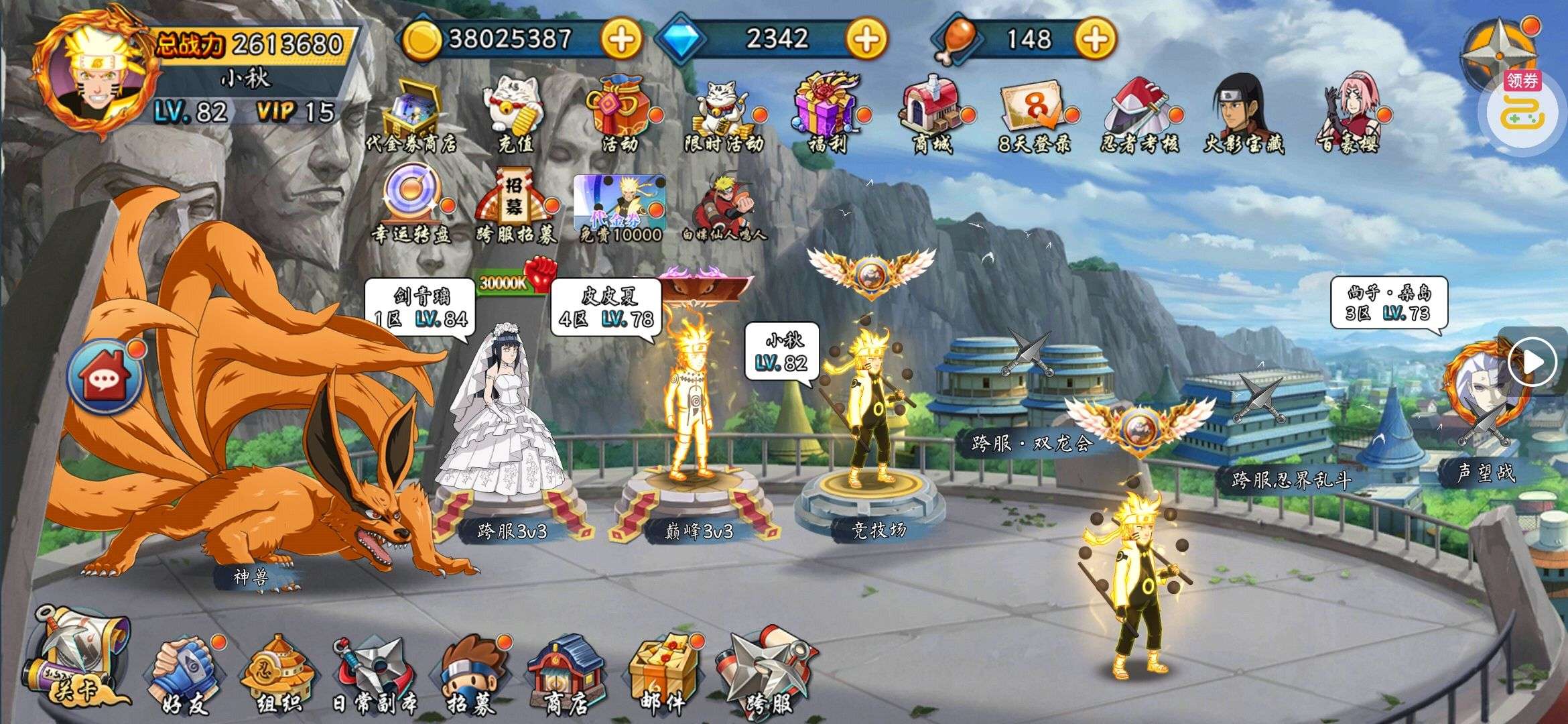1568x724 pixels.
Task: Open 日常副本 daily dungeons
Action: pos(374,674)
